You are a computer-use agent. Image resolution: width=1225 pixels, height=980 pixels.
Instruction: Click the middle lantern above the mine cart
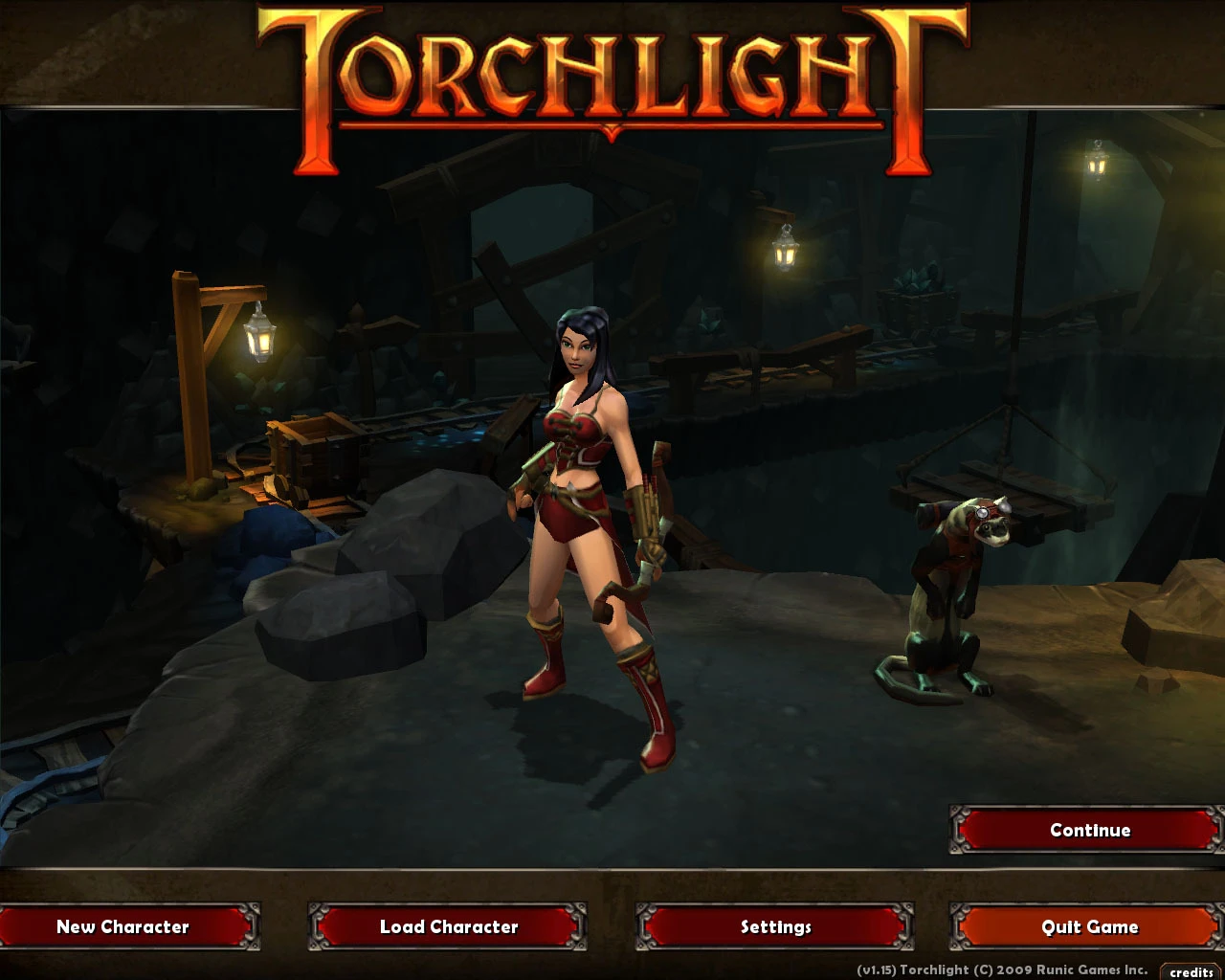coord(785,254)
